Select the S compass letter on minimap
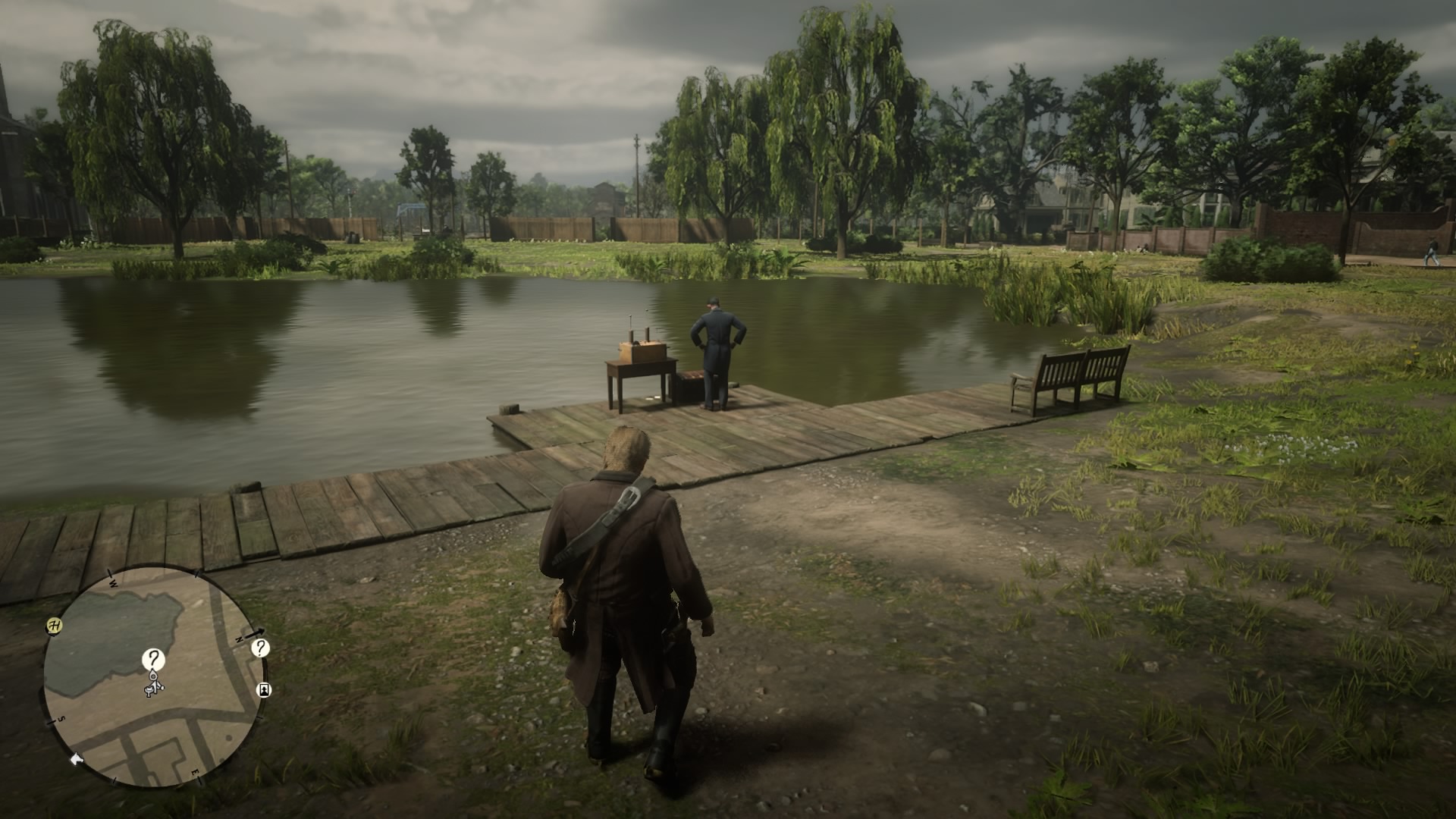The image size is (1456, 819). 61,717
